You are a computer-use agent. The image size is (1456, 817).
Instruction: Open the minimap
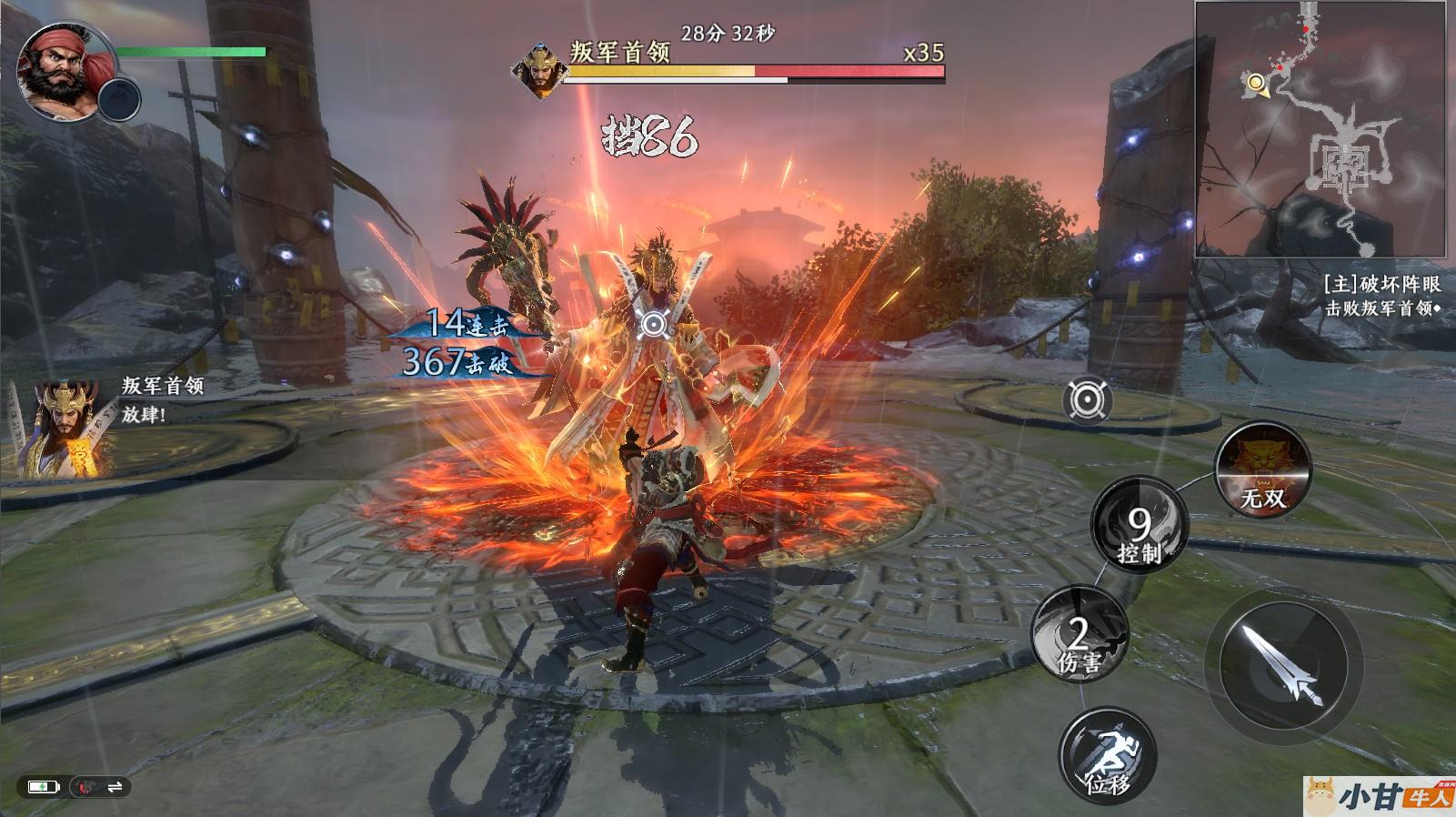click(1320, 129)
